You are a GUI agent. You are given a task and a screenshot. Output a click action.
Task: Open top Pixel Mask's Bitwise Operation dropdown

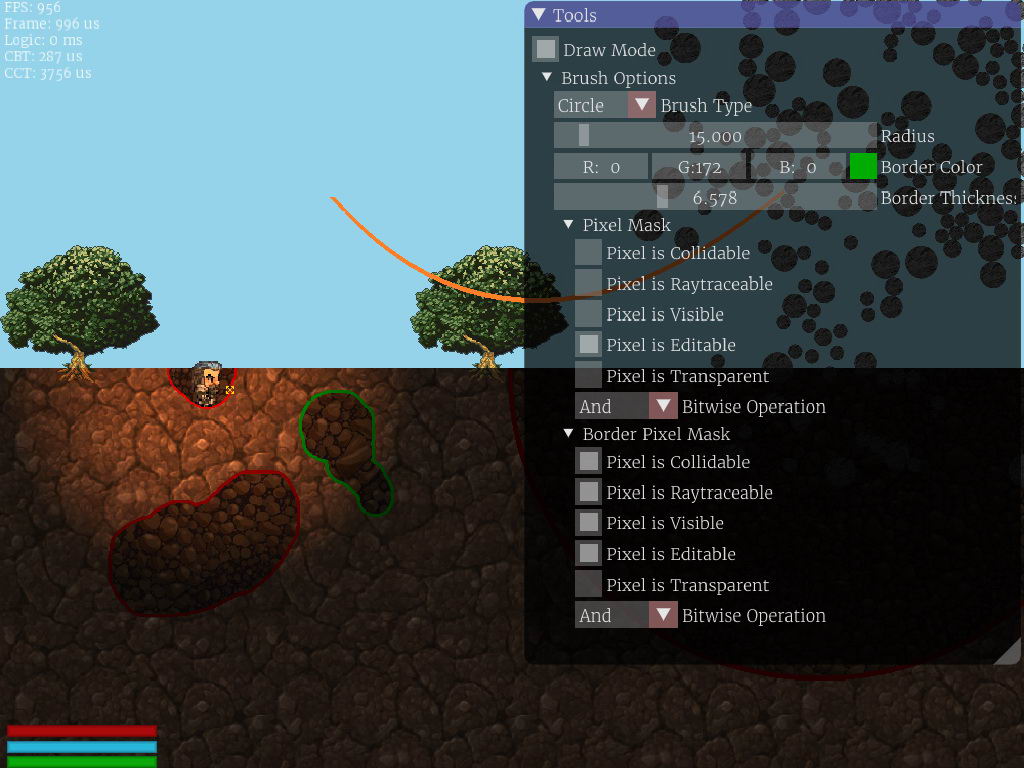(663, 406)
